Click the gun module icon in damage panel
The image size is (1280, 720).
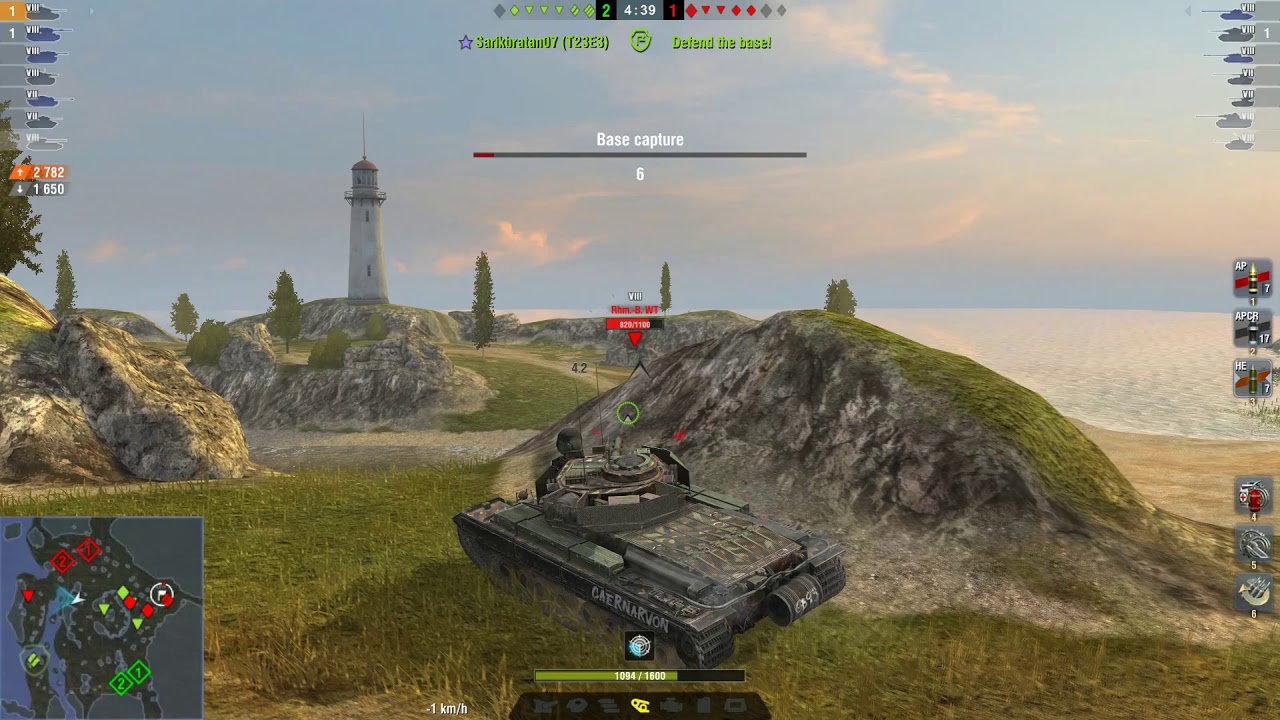(543, 705)
